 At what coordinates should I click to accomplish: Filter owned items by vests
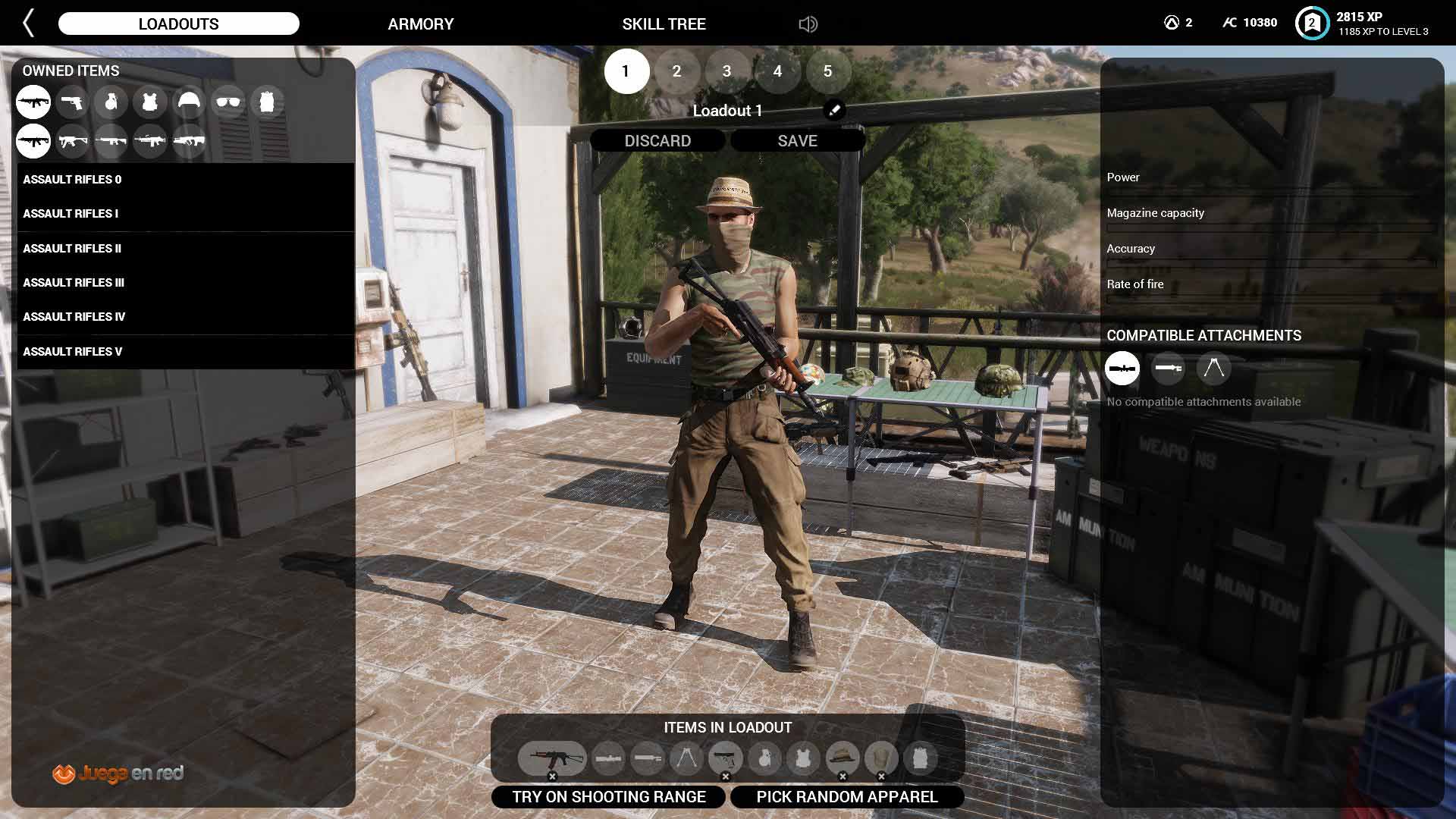(150, 102)
